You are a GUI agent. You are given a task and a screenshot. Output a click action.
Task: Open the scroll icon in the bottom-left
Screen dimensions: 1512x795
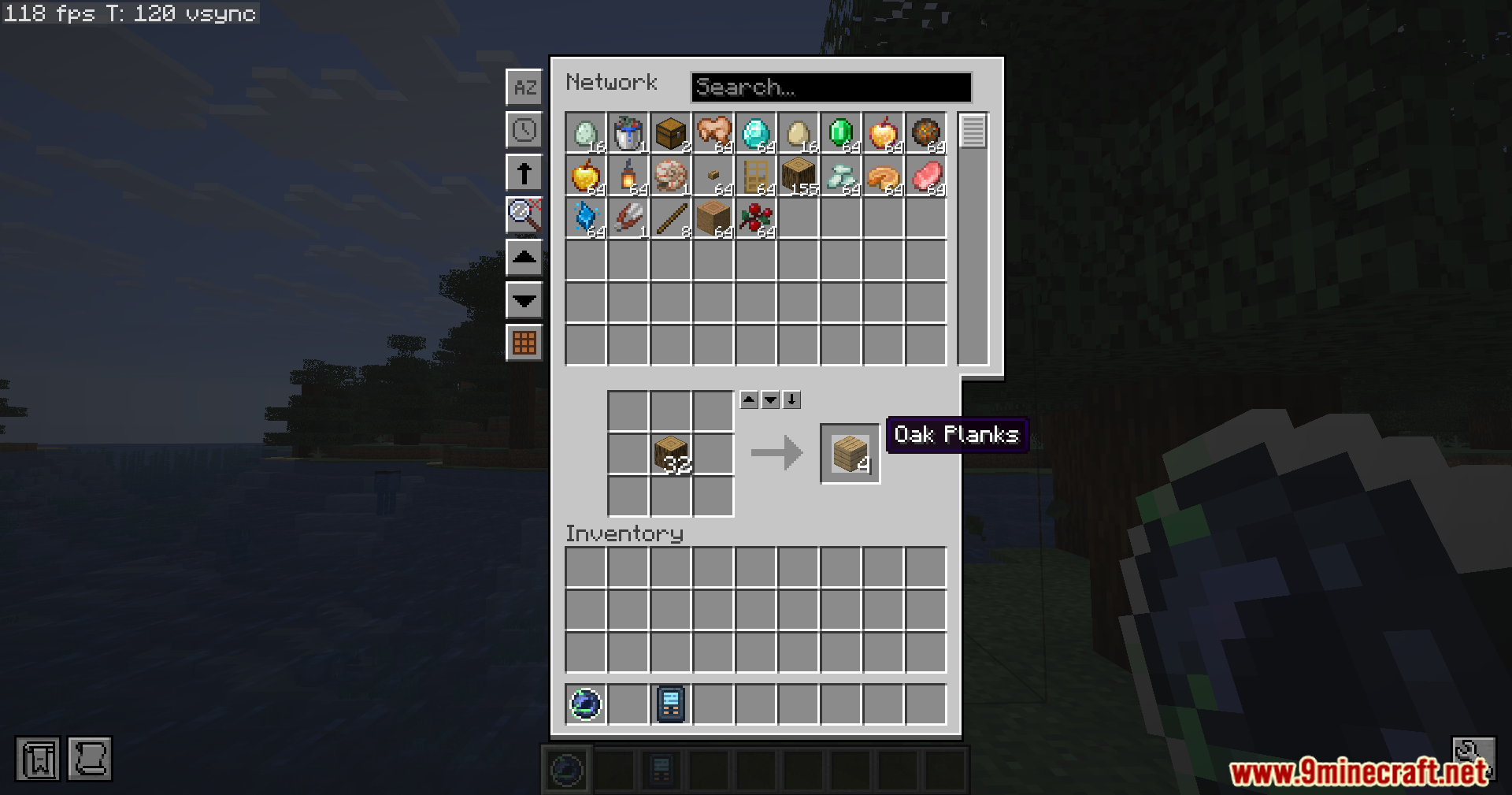(91, 759)
